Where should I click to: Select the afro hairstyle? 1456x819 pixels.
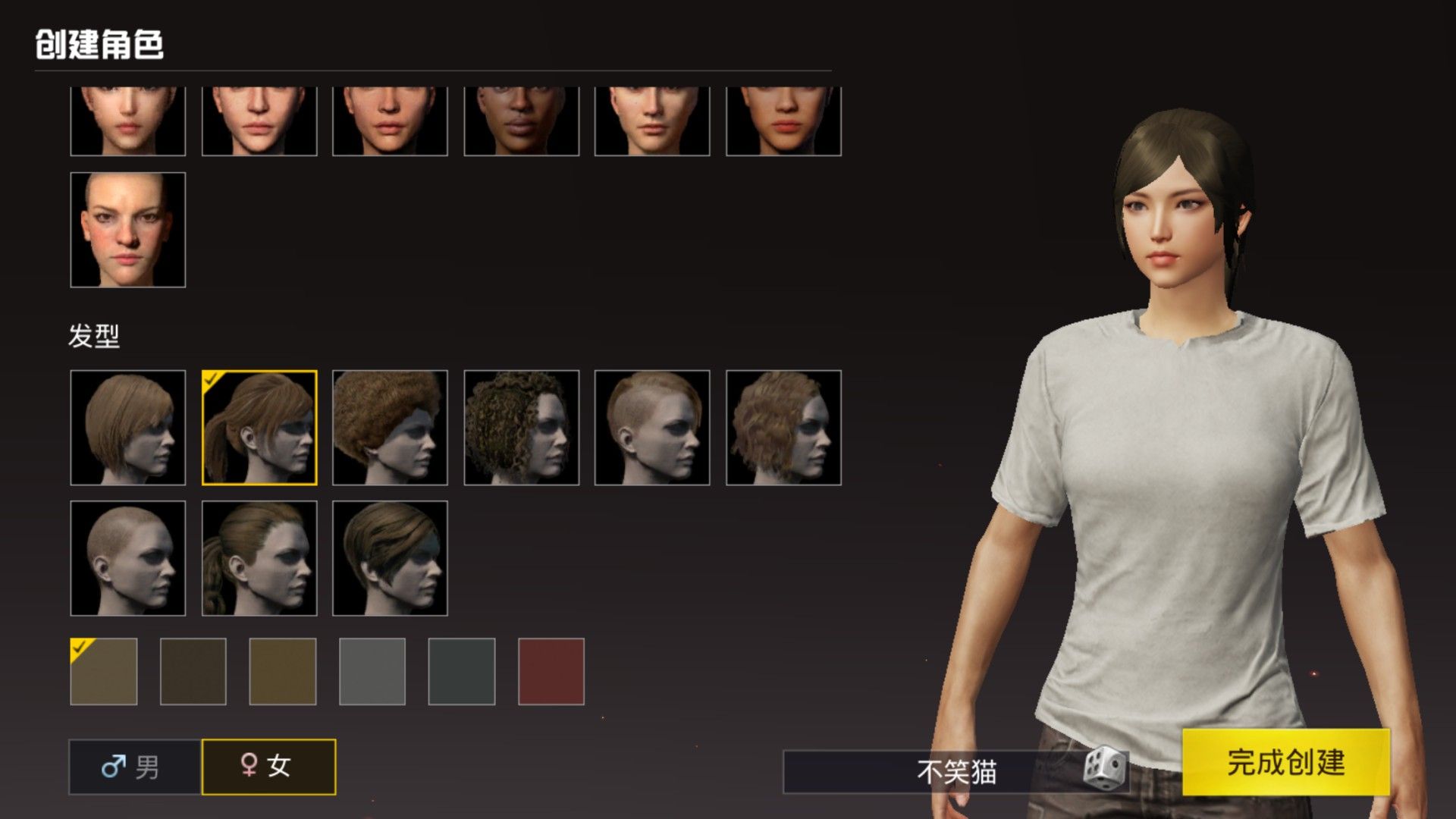tap(390, 428)
